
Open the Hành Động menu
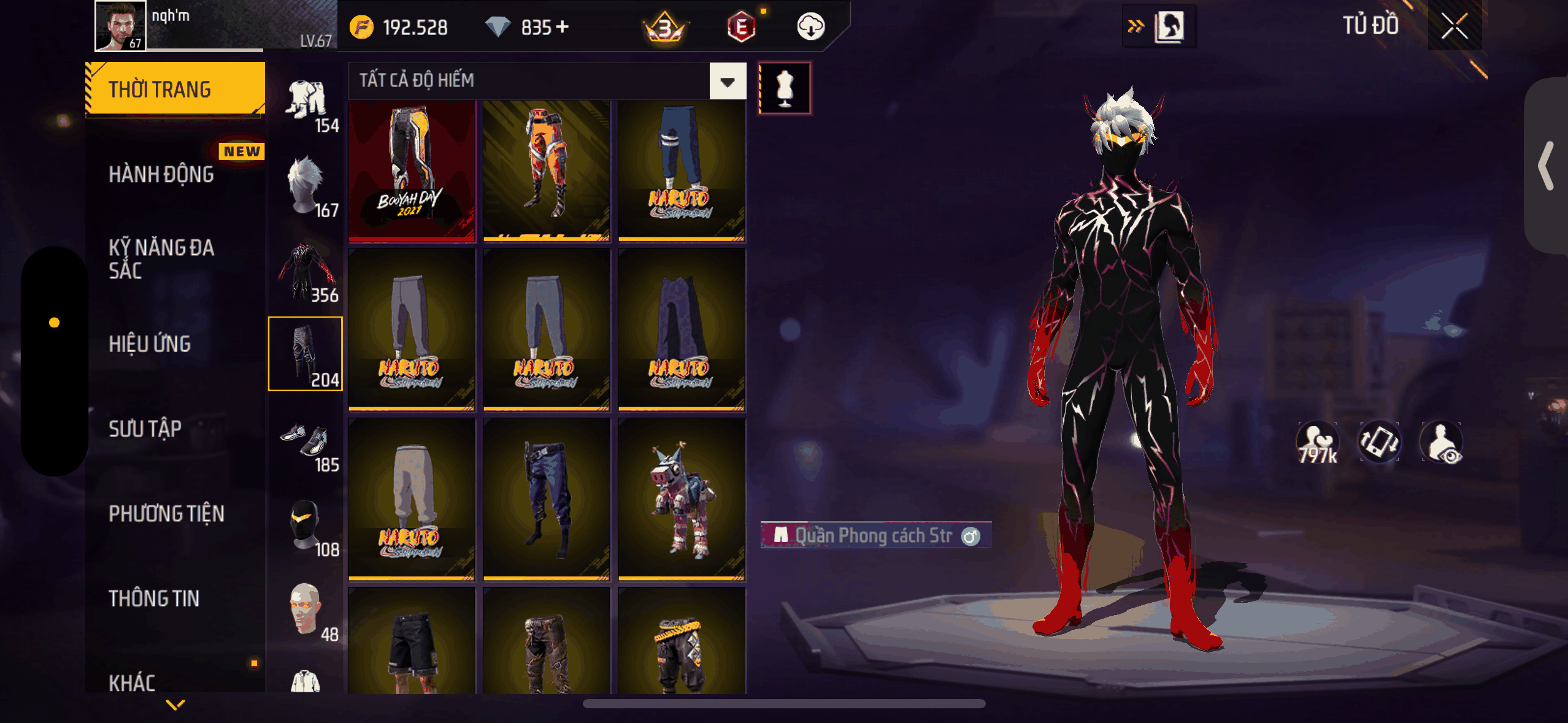coord(161,175)
